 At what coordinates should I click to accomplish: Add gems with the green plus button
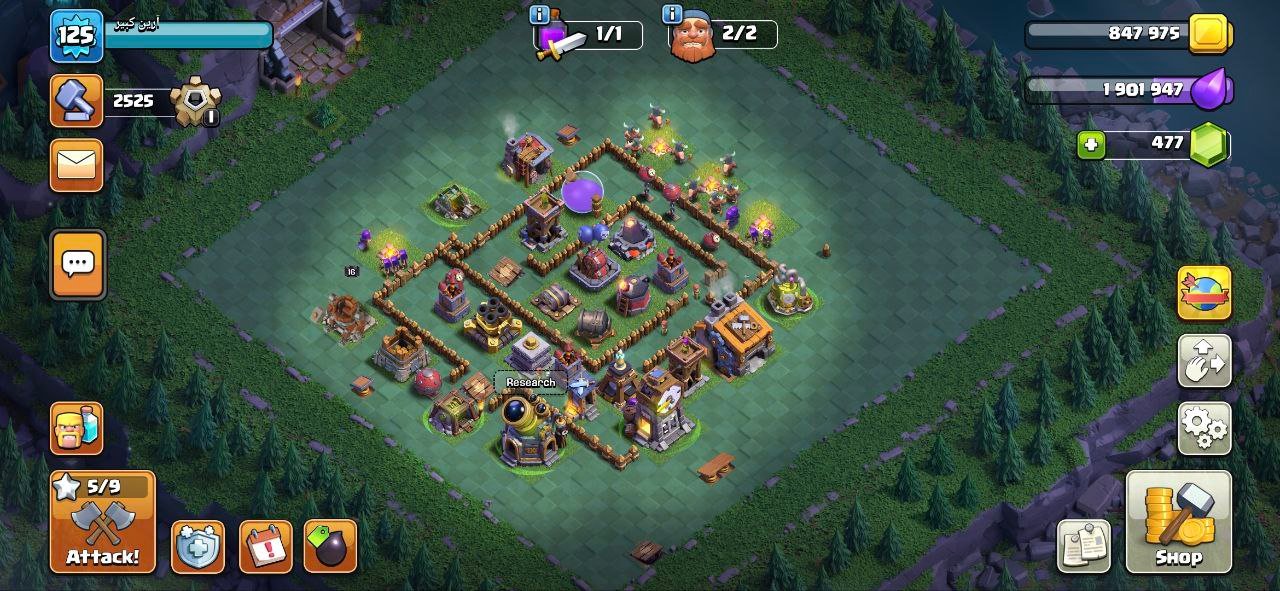(1091, 145)
